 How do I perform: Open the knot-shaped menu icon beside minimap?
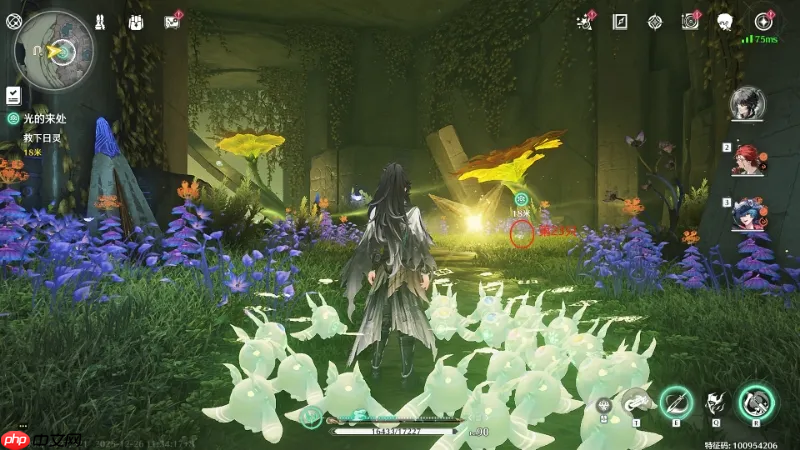[x=13, y=20]
